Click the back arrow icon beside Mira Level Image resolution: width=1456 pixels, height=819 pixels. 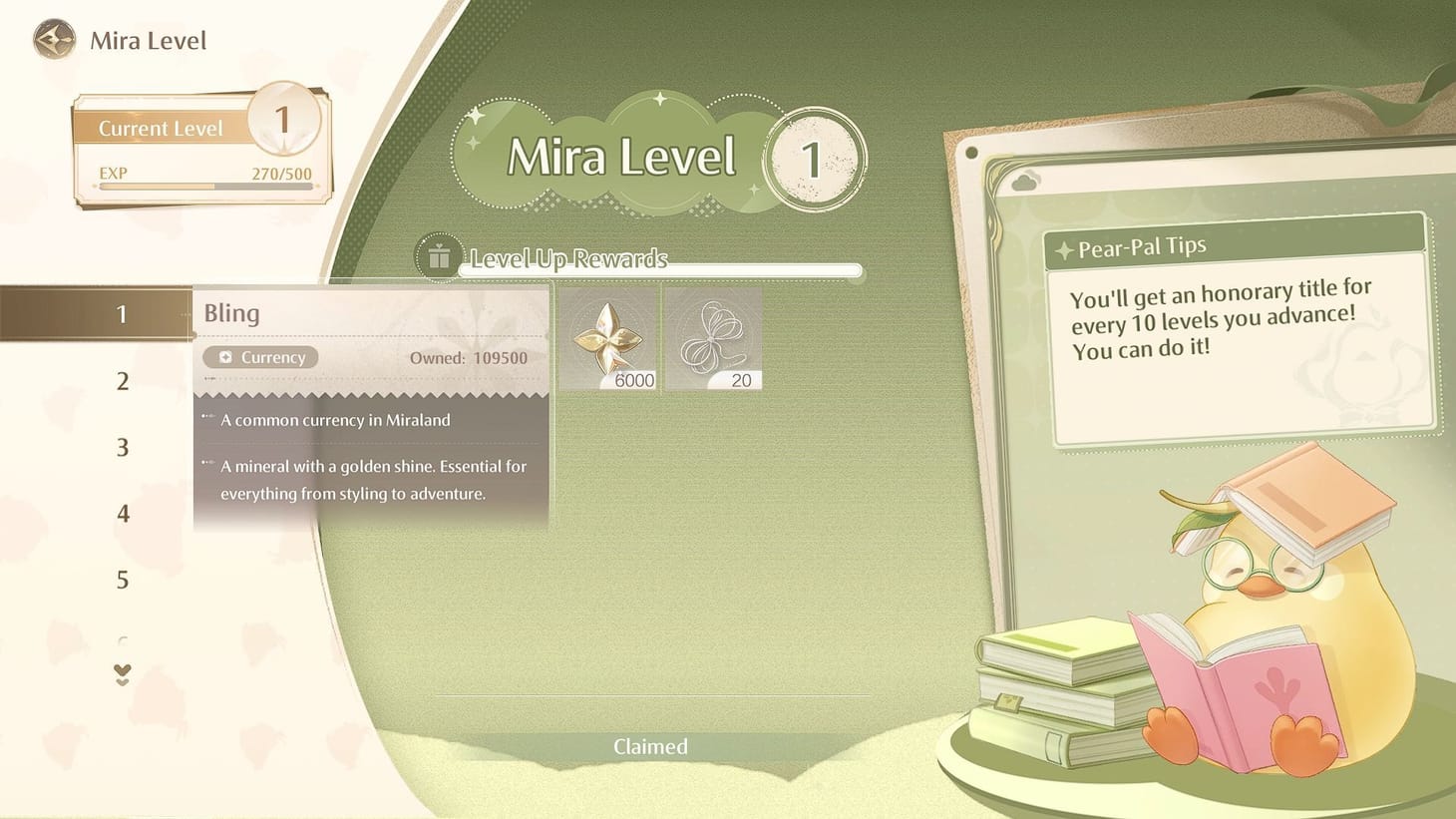[57, 39]
